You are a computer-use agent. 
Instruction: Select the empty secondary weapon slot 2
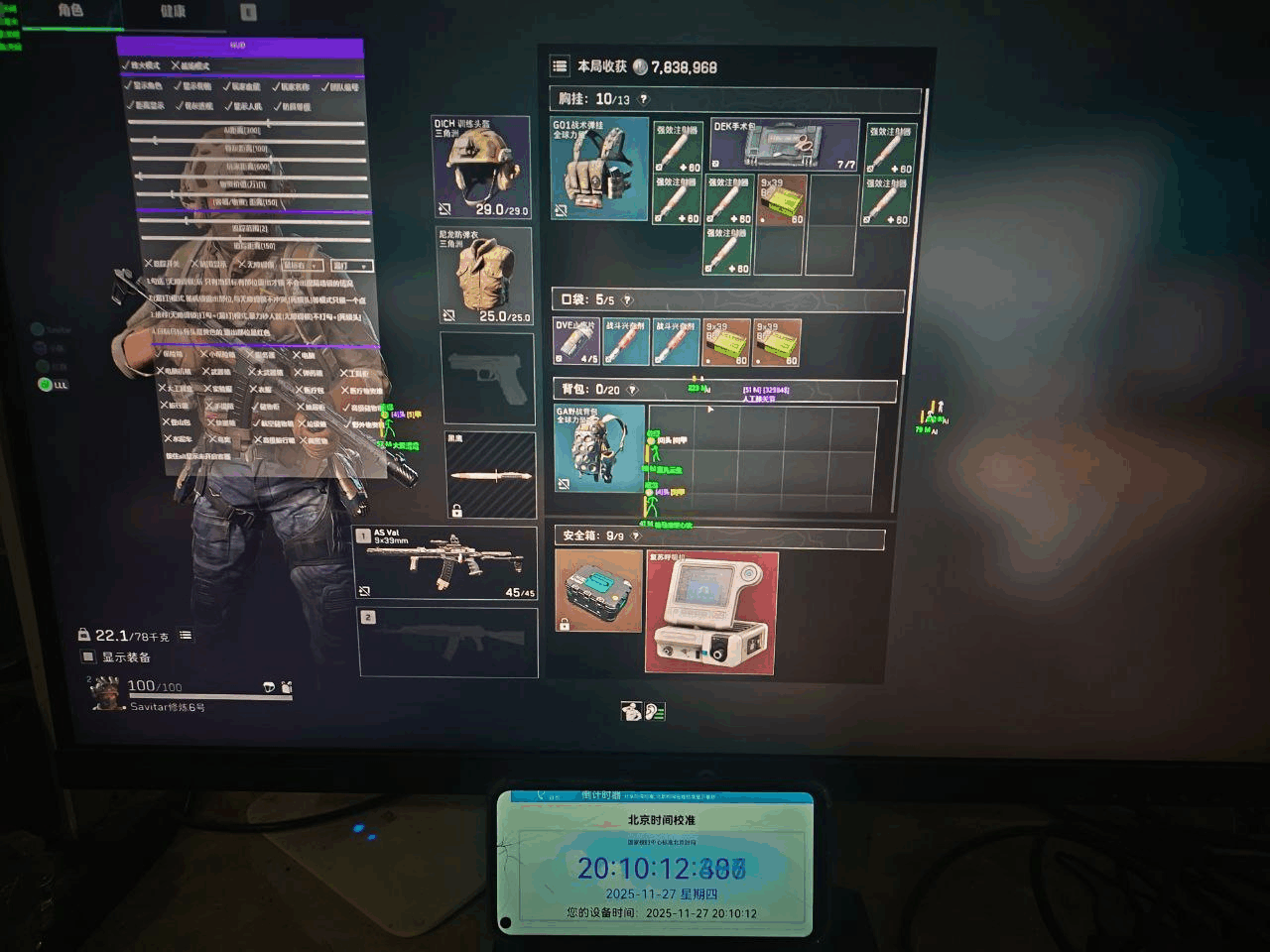point(446,640)
